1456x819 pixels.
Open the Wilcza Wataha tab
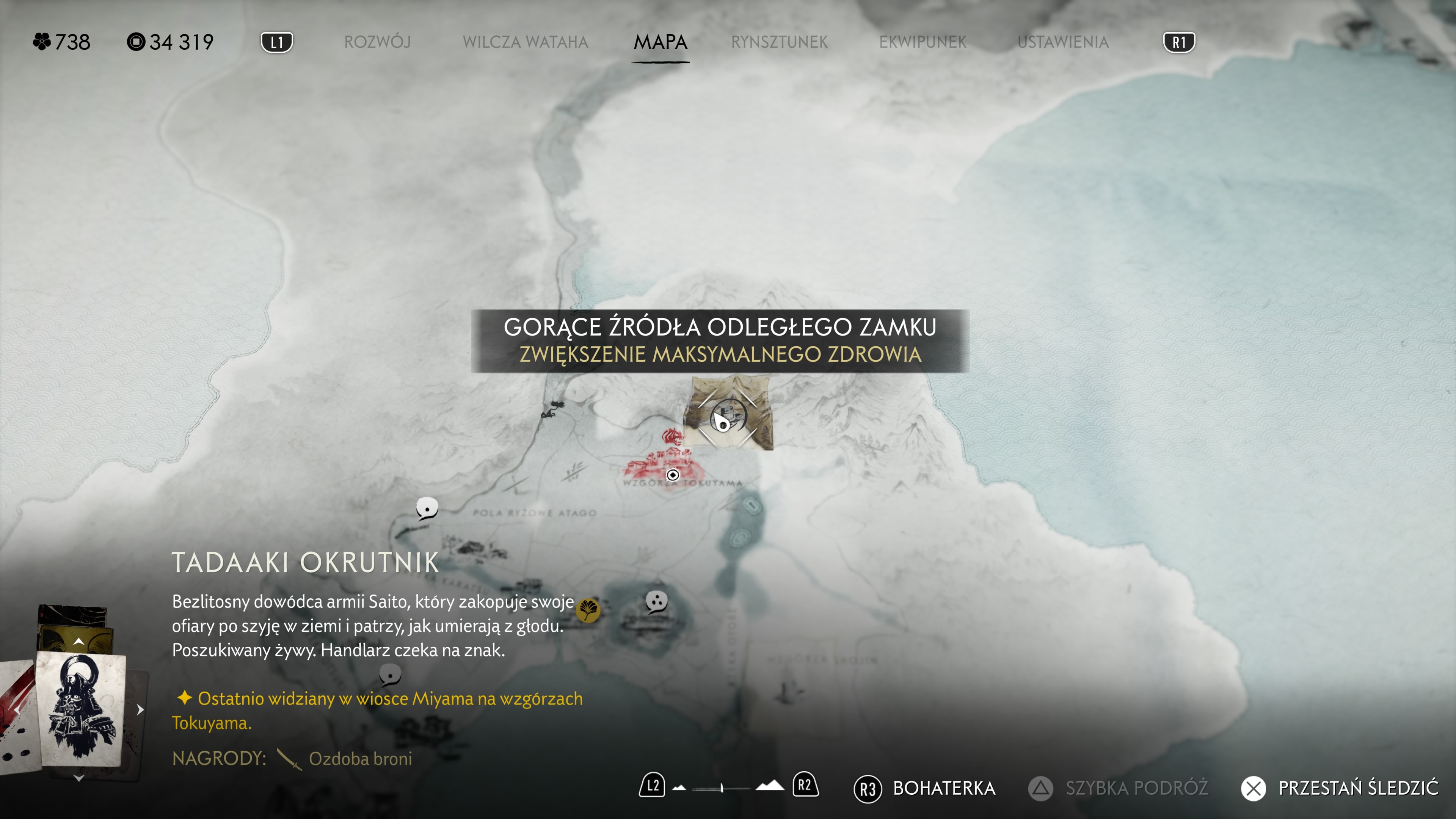pos(525,42)
